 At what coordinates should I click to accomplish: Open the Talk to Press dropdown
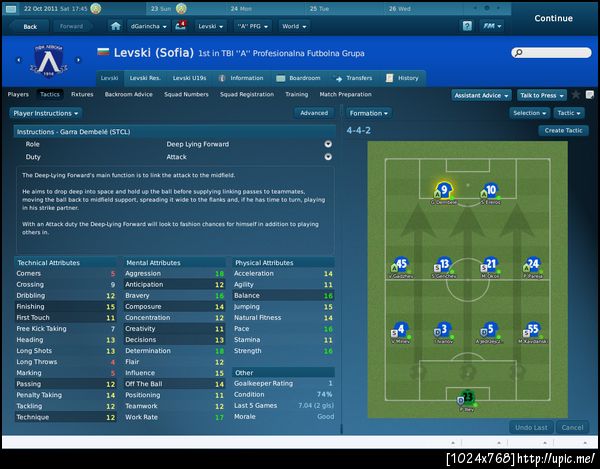click(x=540, y=95)
